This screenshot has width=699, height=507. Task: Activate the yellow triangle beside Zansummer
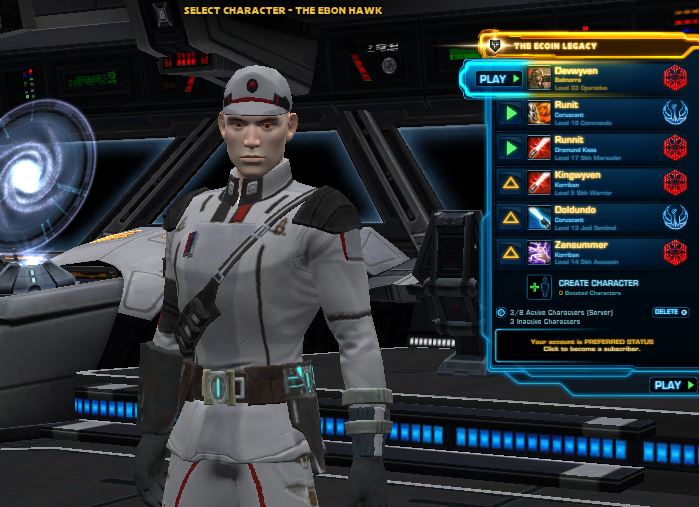(510, 252)
